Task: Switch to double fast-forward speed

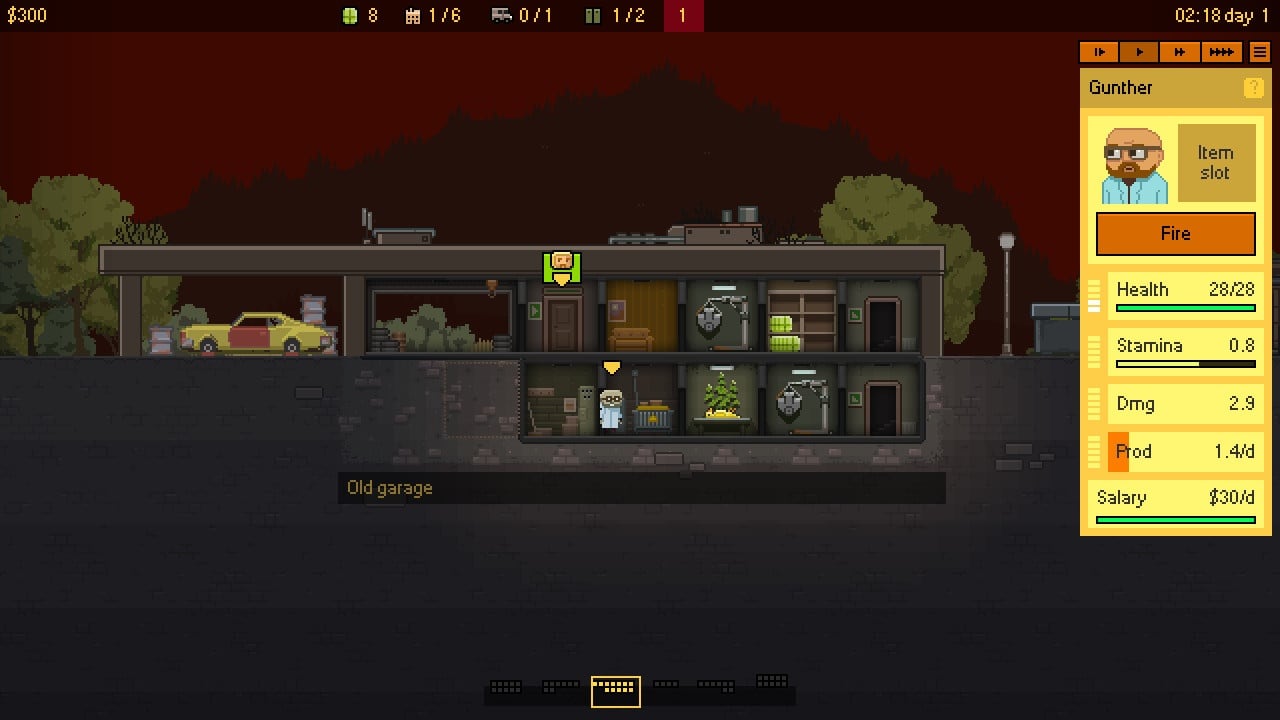Action: 1180,52
